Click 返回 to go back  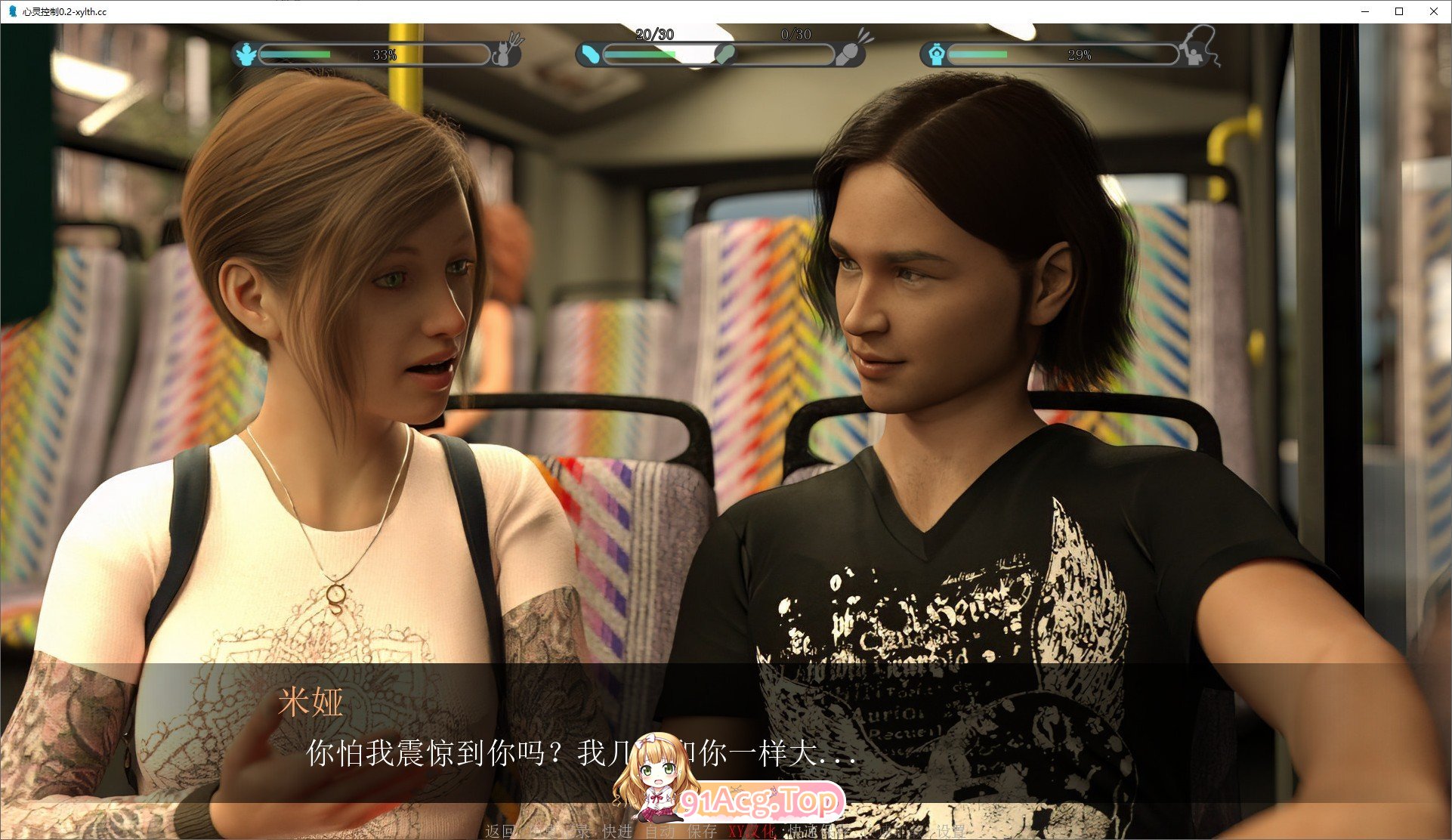[498, 832]
